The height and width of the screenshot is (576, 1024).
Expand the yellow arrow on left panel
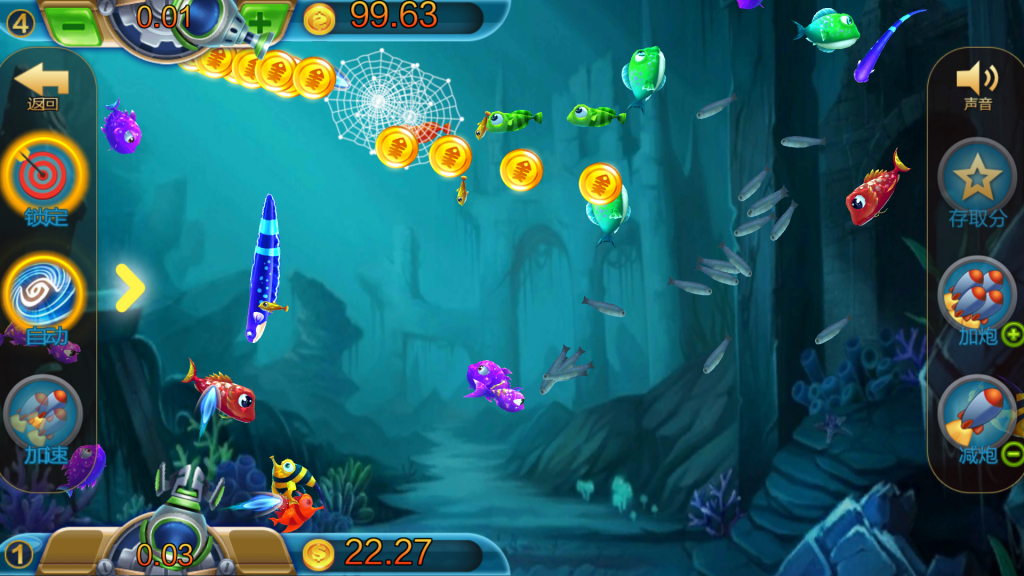(129, 288)
